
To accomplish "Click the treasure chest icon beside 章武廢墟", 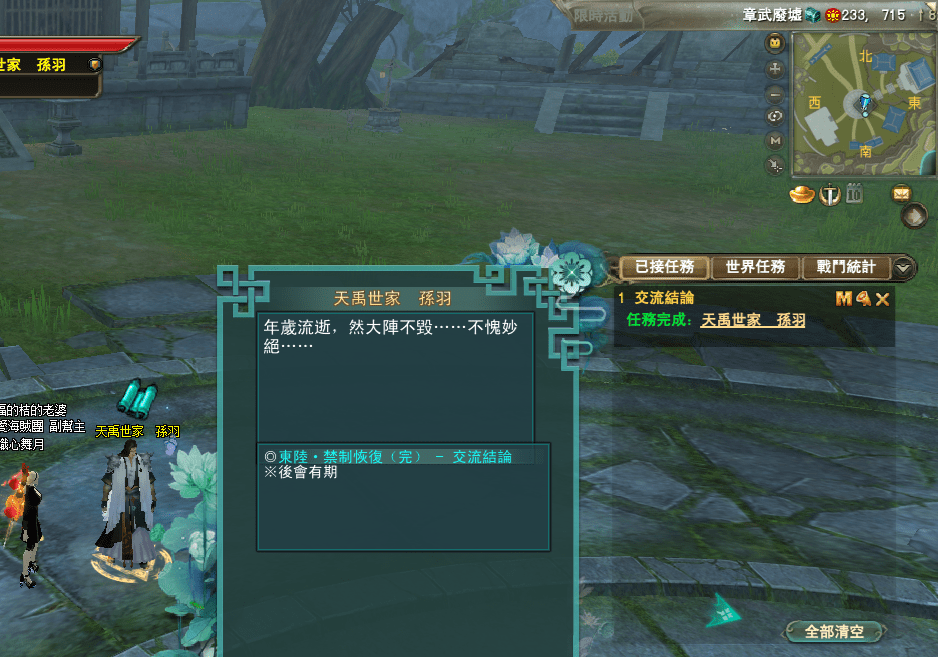I will pos(813,15).
